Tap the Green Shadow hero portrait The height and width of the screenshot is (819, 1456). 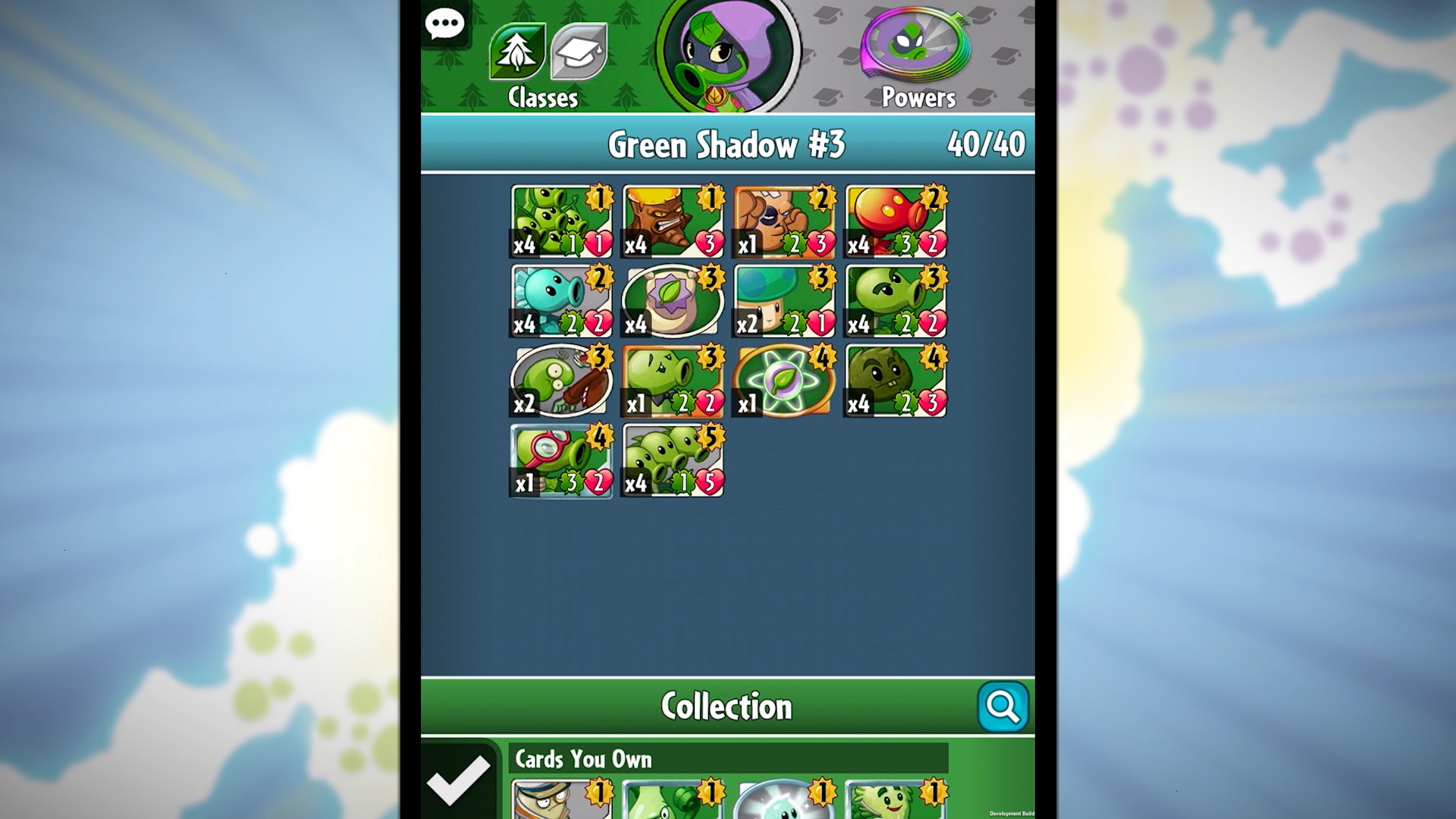pyautogui.click(x=726, y=55)
